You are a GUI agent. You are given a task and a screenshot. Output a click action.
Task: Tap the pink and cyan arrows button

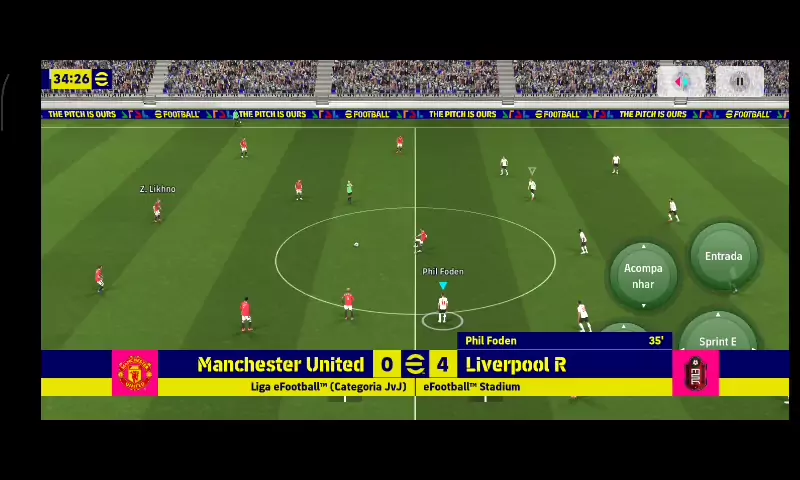pyautogui.click(x=681, y=82)
